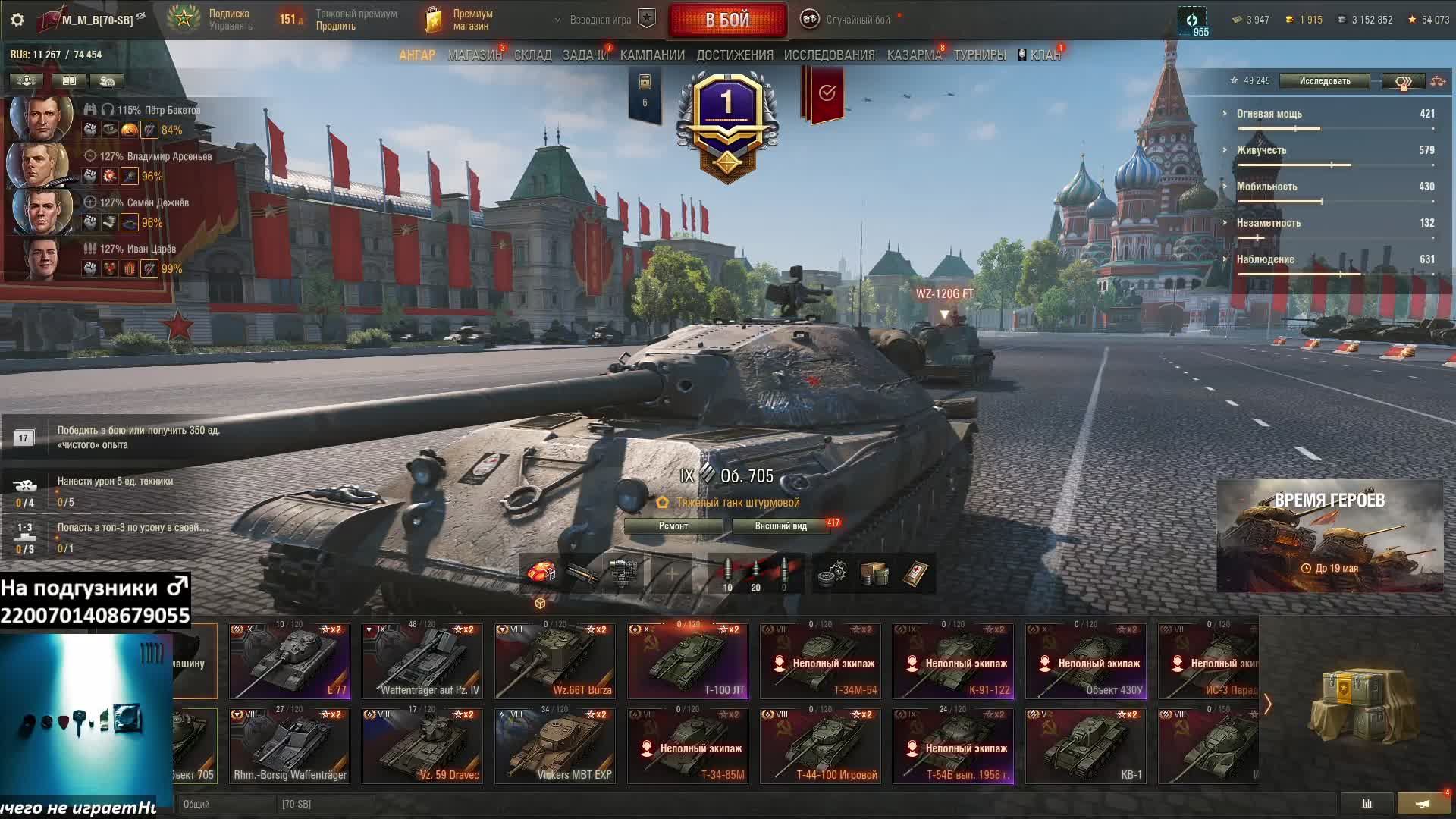Choose the Т-100 ЛТ tank card
The width and height of the screenshot is (1456, 819).
[688, 661]
